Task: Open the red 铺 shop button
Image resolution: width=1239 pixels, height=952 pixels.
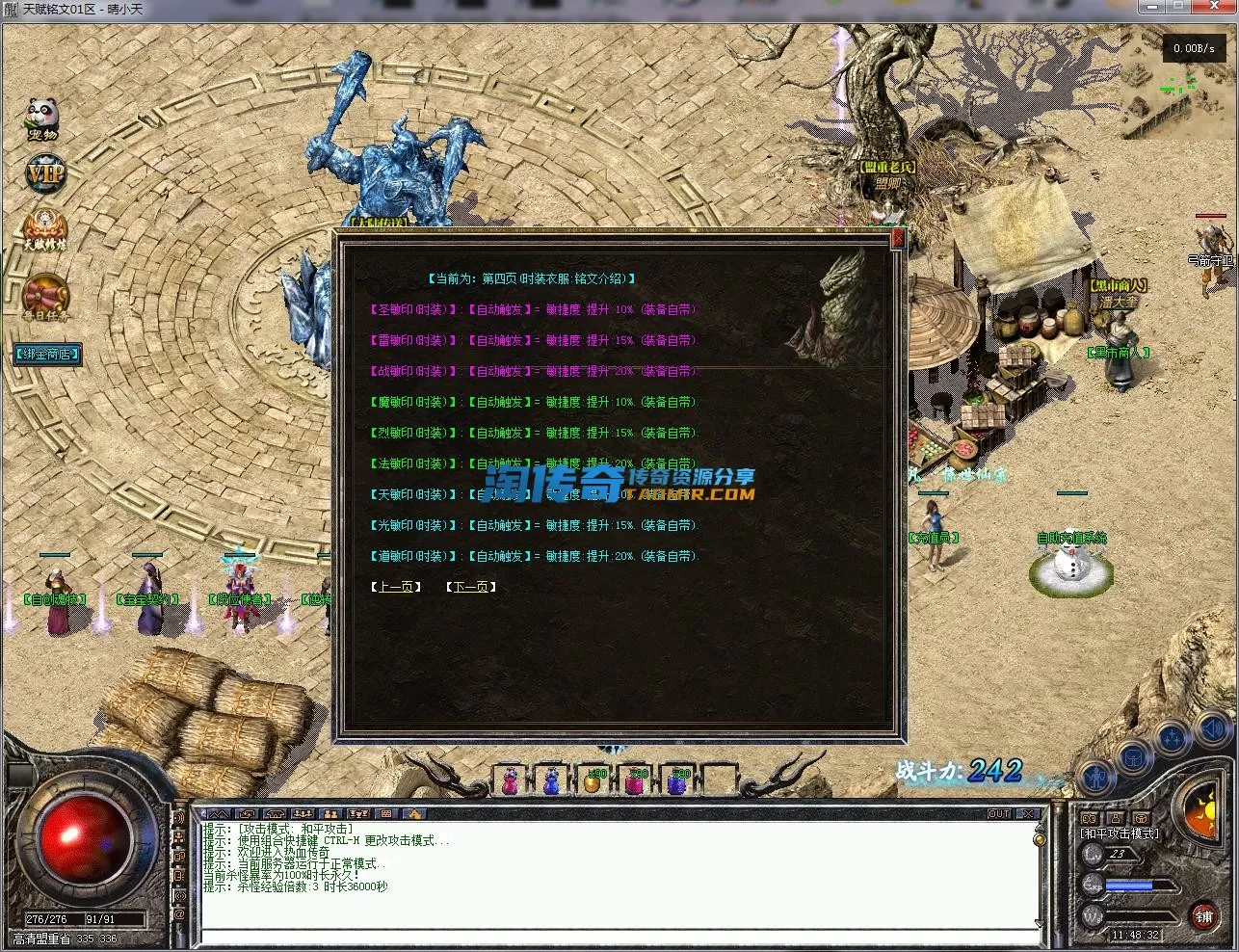Action: tap(1203, 916)
